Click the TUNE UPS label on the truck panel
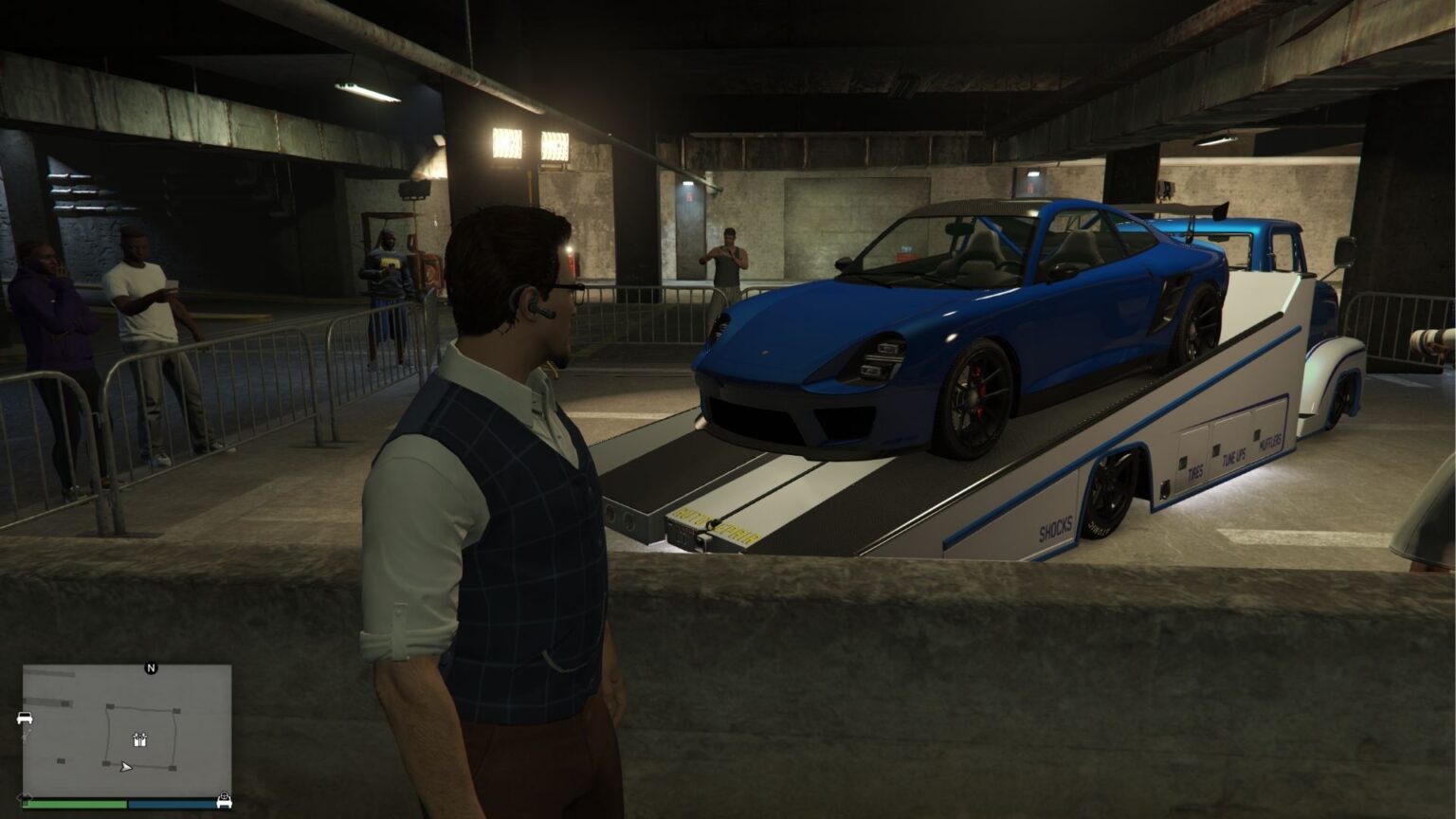 [x=1234, y=455]
